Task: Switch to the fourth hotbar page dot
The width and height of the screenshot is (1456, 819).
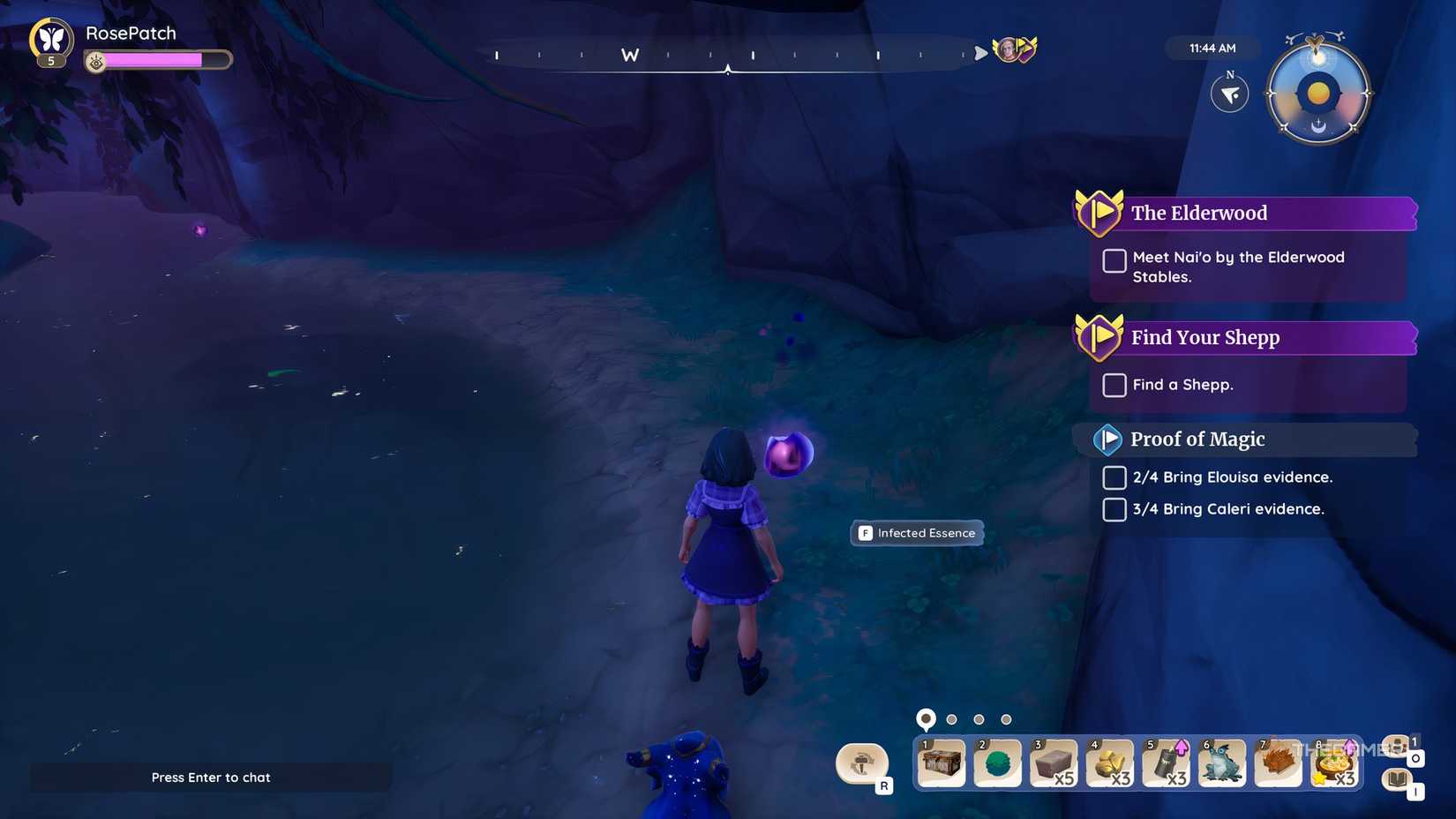Action: click(x=1005, y=719)
